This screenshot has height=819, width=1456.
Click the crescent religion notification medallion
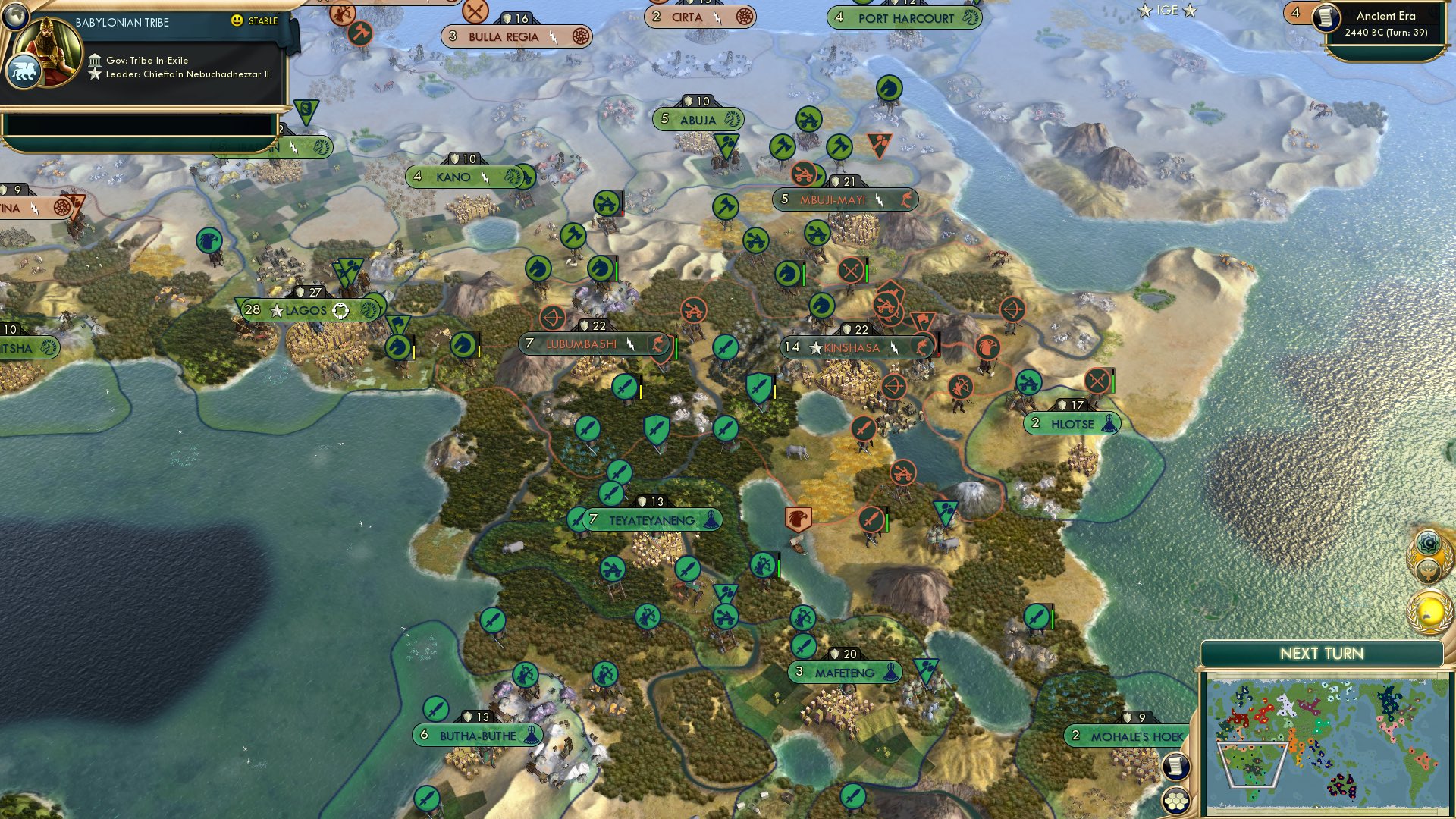tap(1426, 541)
